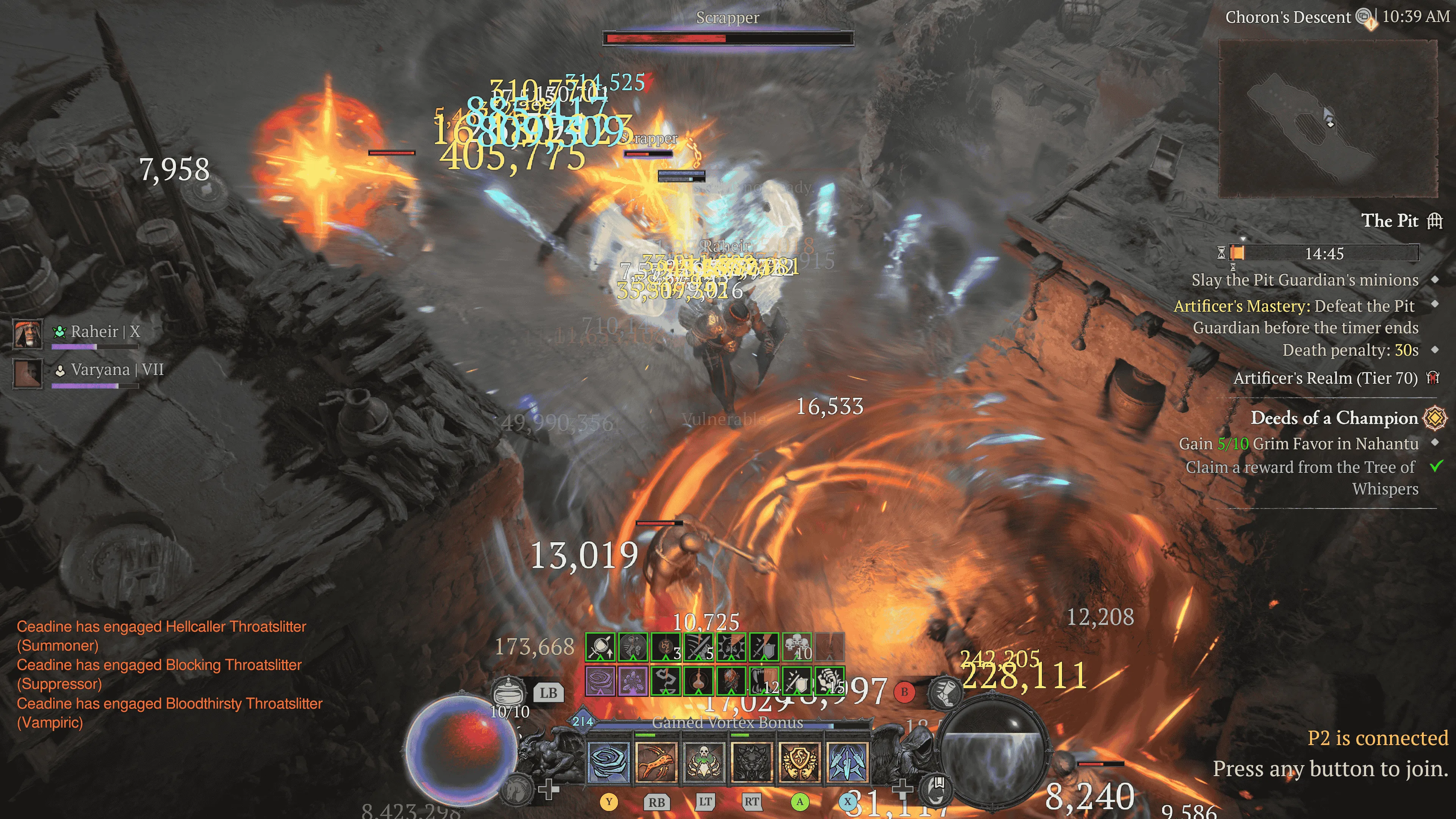Activate the golden shield skill
The image size is (1456, 819).
(x=799, y=763)
